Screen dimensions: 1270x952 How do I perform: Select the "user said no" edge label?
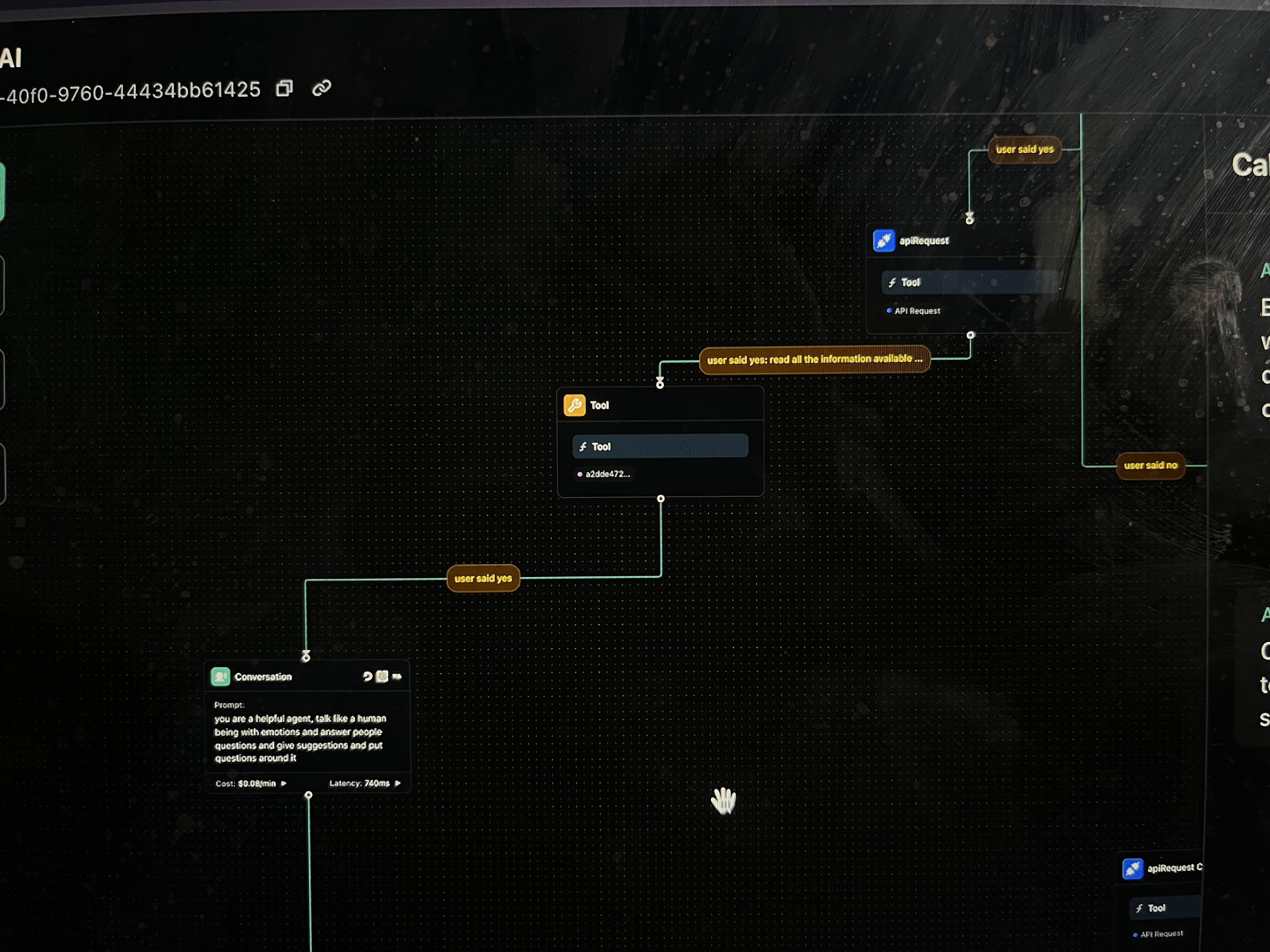tap(1150, 465)
